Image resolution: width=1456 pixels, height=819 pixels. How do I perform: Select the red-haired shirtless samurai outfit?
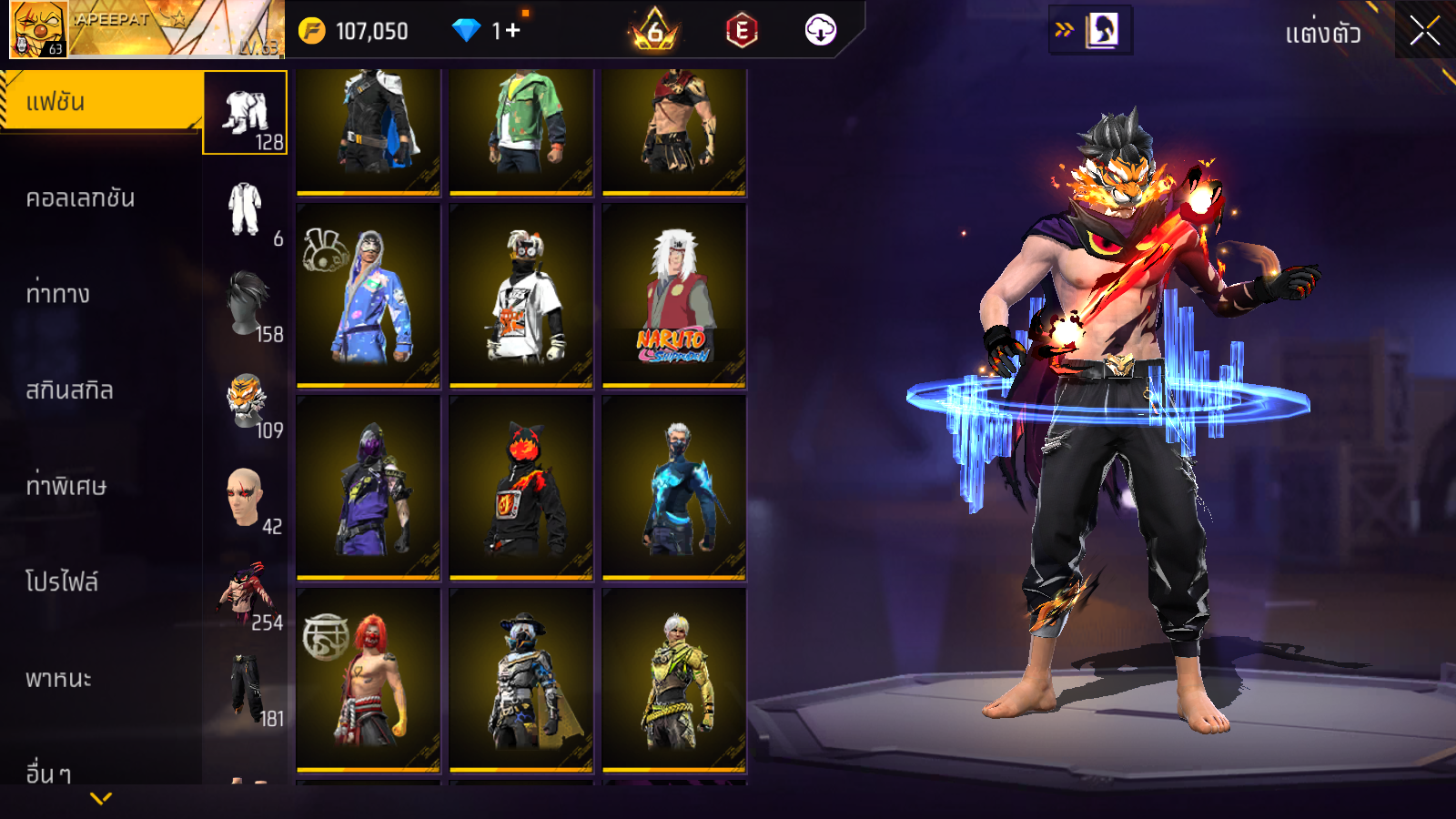[x=369, y=680]
